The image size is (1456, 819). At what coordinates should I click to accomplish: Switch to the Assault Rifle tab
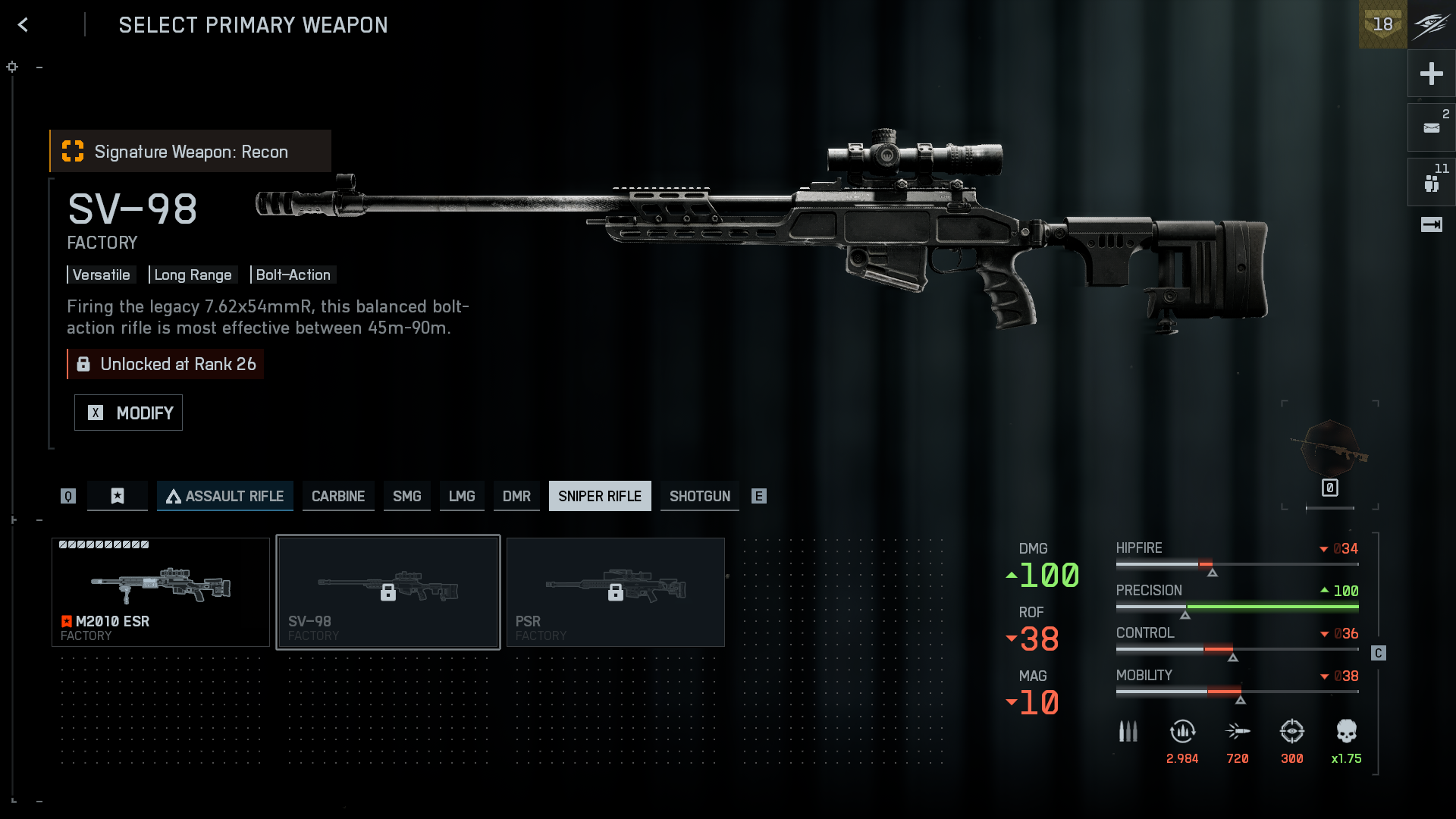point(225,496)
